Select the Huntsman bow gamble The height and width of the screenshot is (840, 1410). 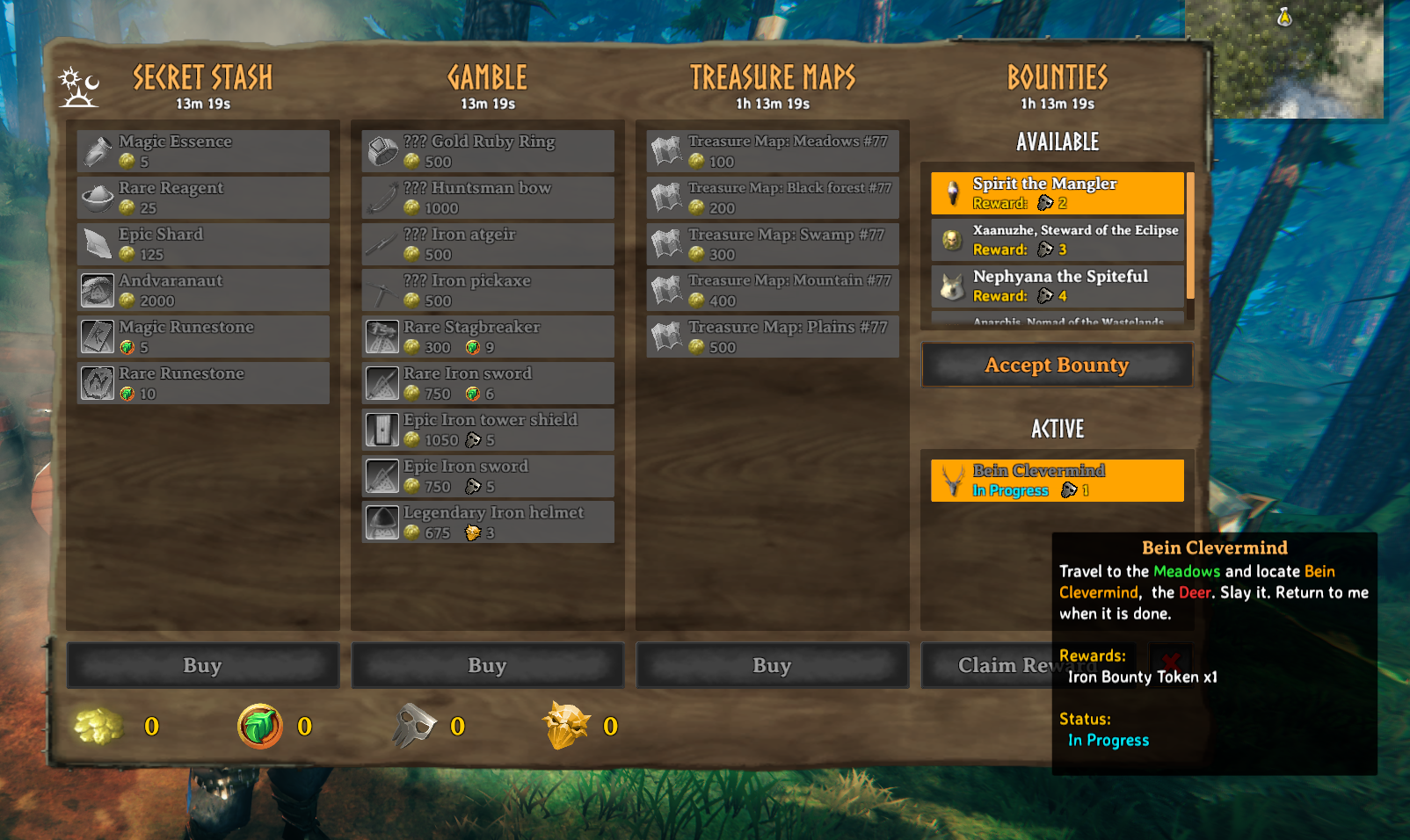pos(488,198)
